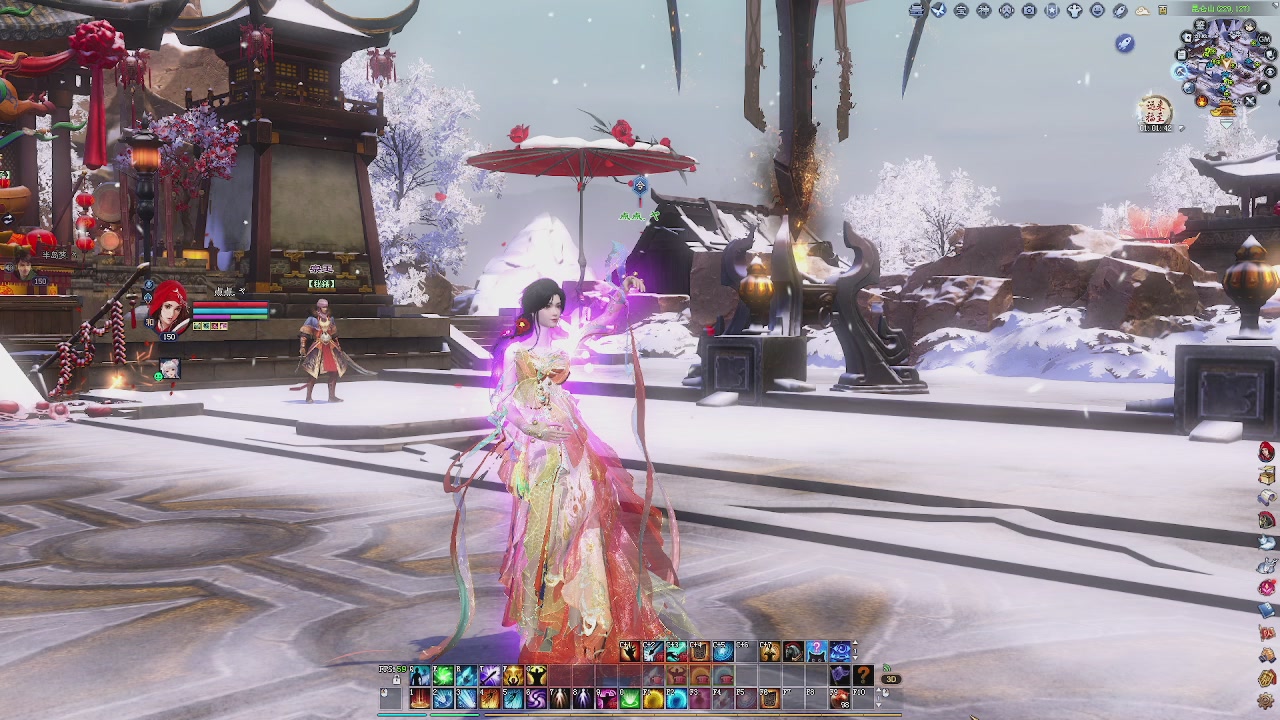Select the crossed swords icon beside minimap
The image size is (1280, 720).
click(x=1250, y=101)
